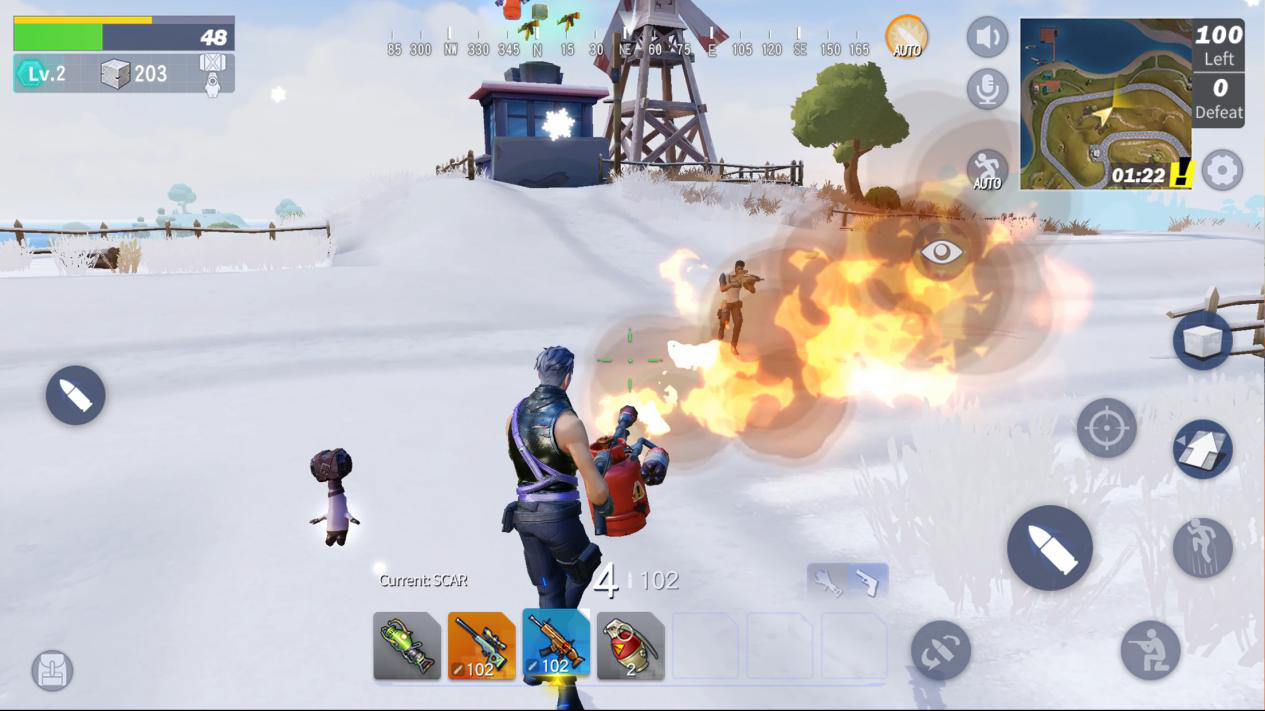1265x711 pixels.
Task: Open build mode with the cube button
Action: click(x=1202, y=341)
